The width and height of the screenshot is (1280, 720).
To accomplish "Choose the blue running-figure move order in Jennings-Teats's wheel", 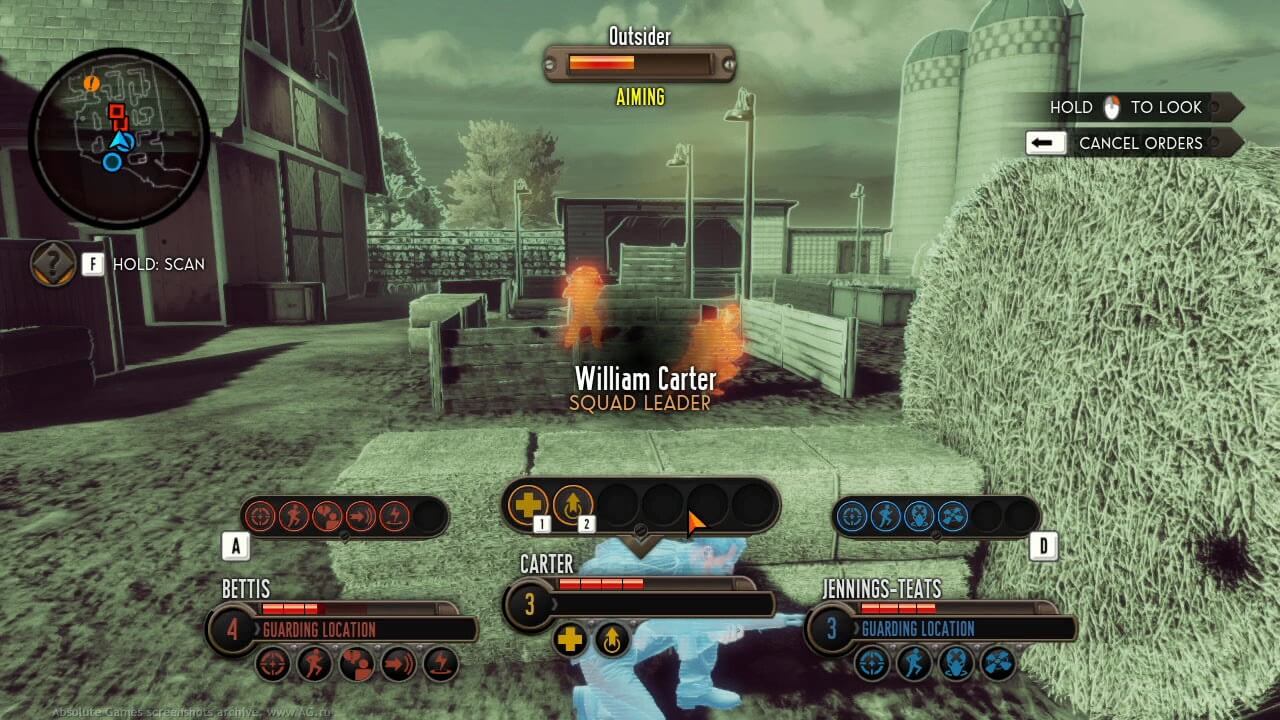I will [x=885, y=516].
